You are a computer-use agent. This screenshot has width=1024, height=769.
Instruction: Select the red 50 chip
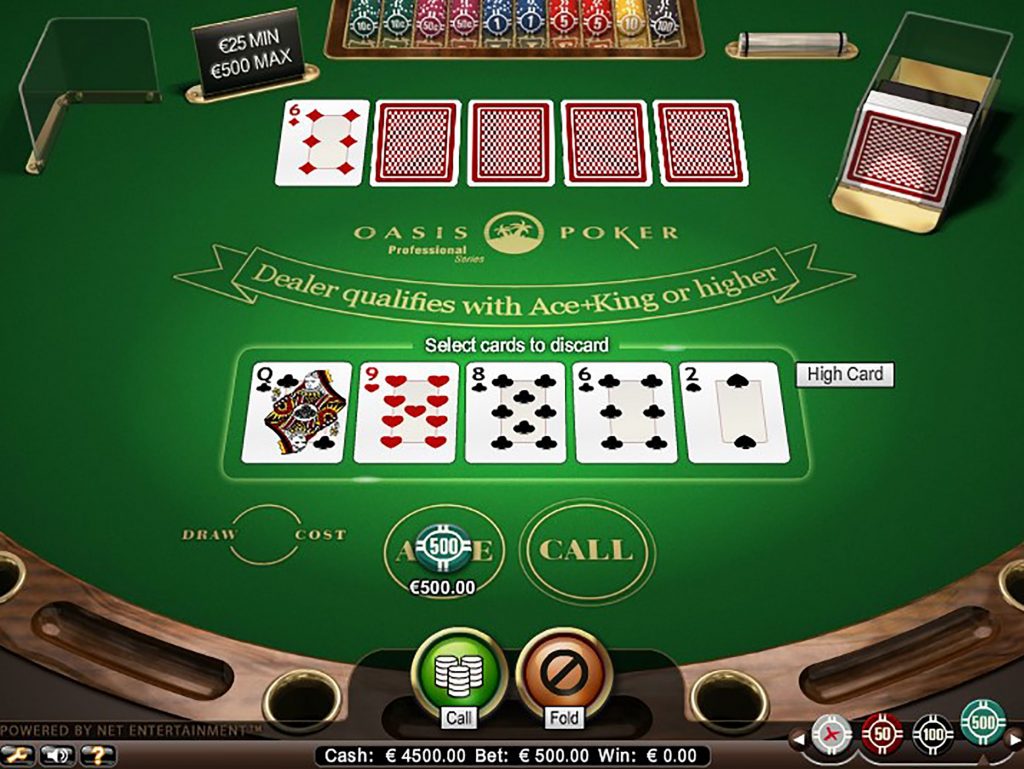[882, 735]
